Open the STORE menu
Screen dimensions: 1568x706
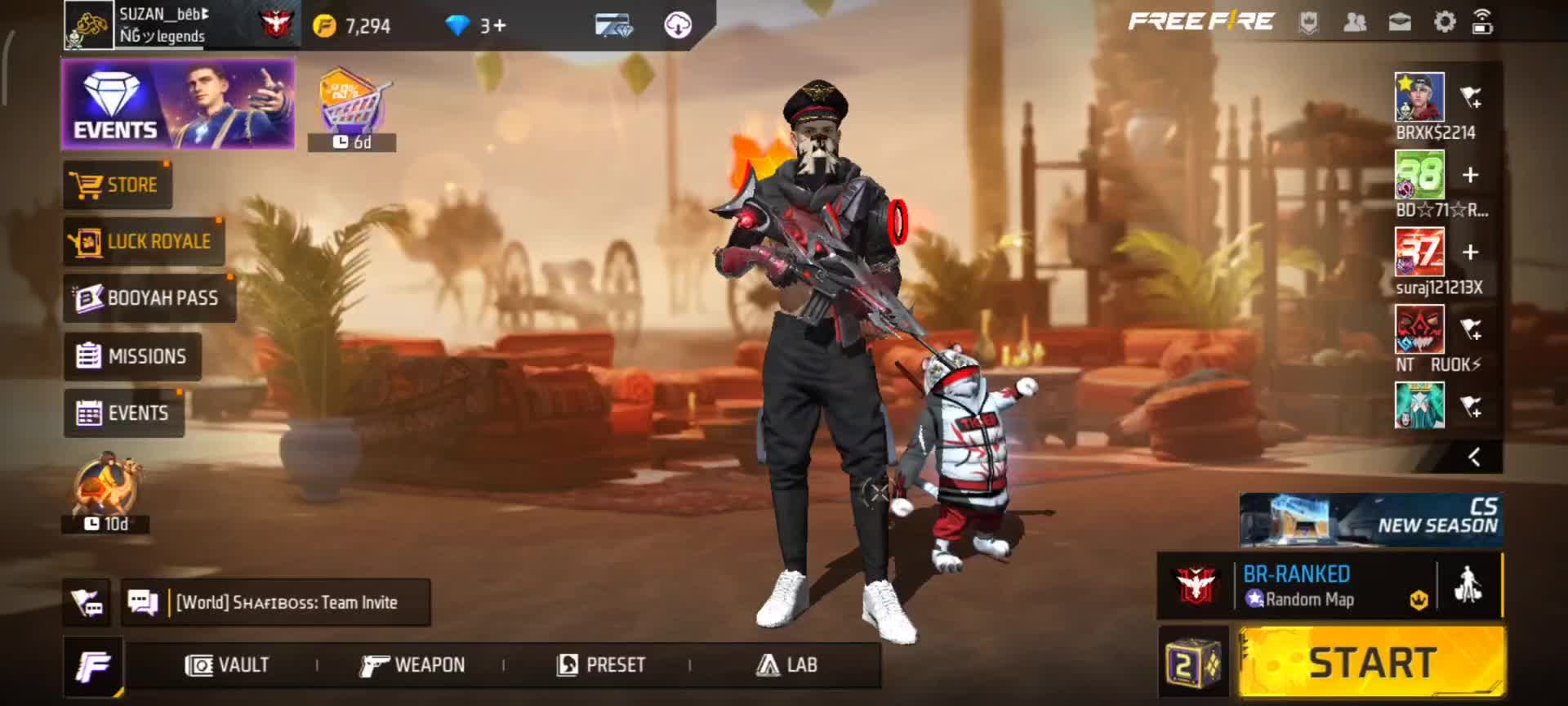click(117, 185)
